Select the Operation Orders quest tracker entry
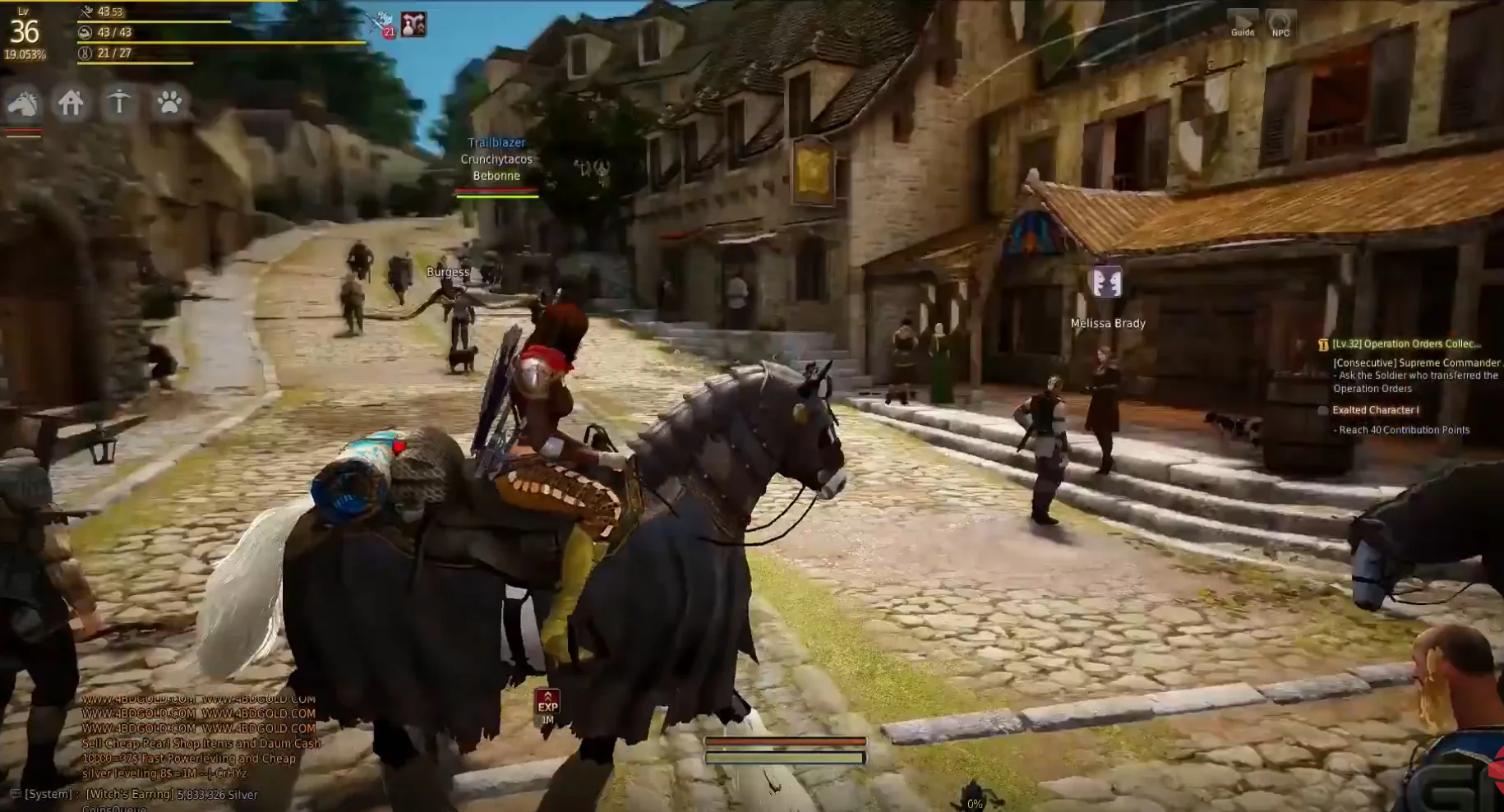Viewport: 1504px width, 812px height. coord(1405,344)
